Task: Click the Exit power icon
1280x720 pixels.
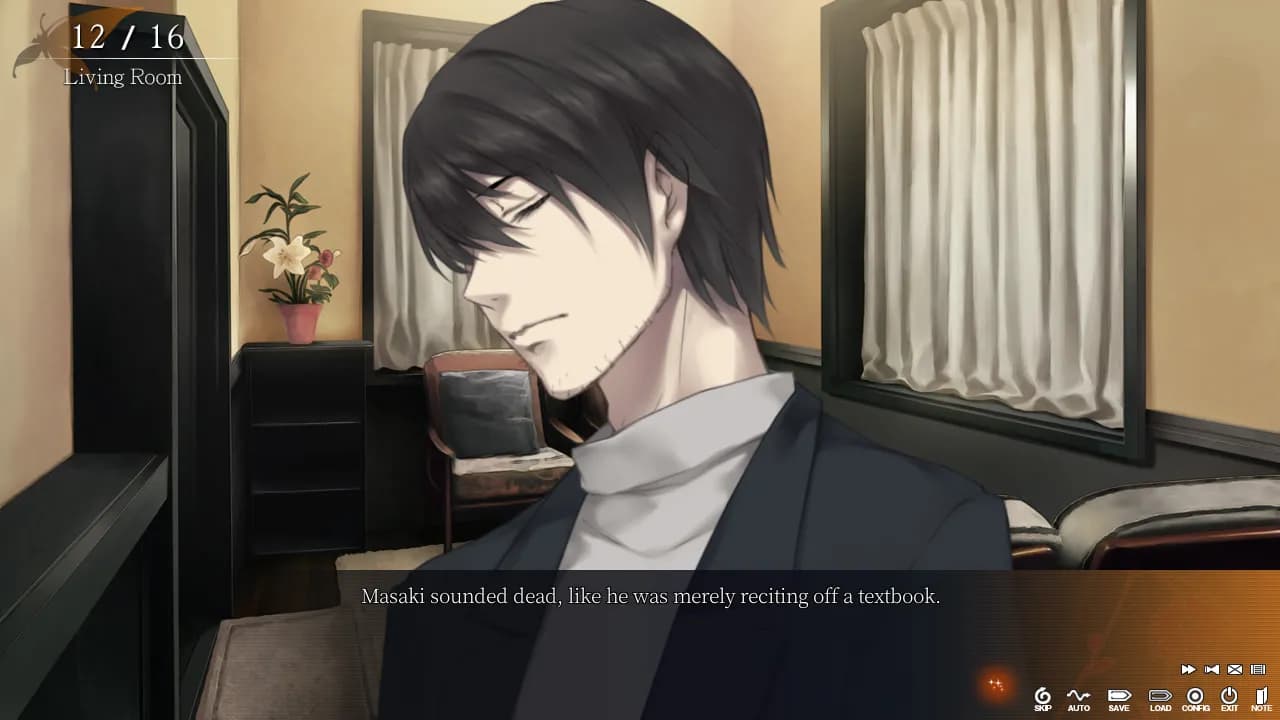Action: click(x=1229, y=697)
